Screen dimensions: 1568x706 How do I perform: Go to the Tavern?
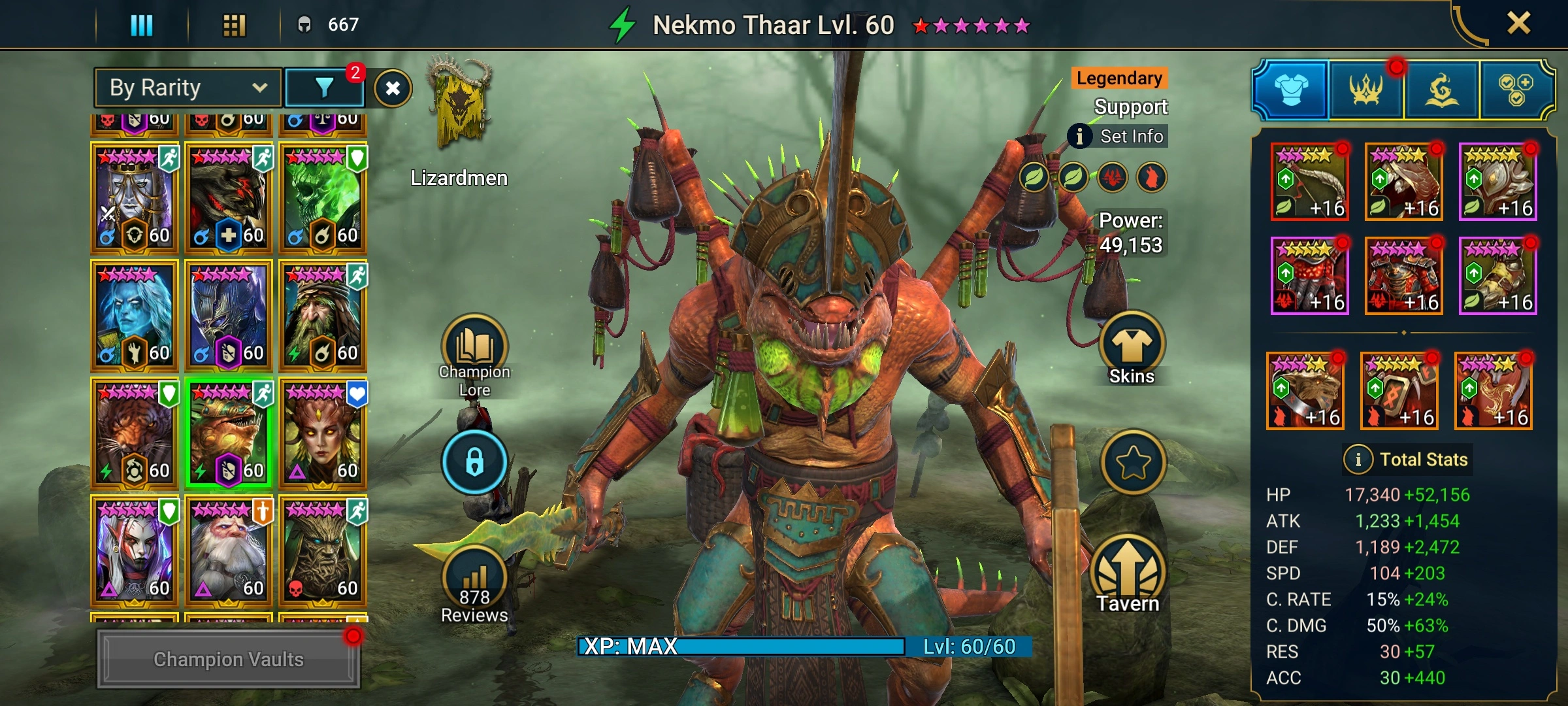[x=1128, y=575]
